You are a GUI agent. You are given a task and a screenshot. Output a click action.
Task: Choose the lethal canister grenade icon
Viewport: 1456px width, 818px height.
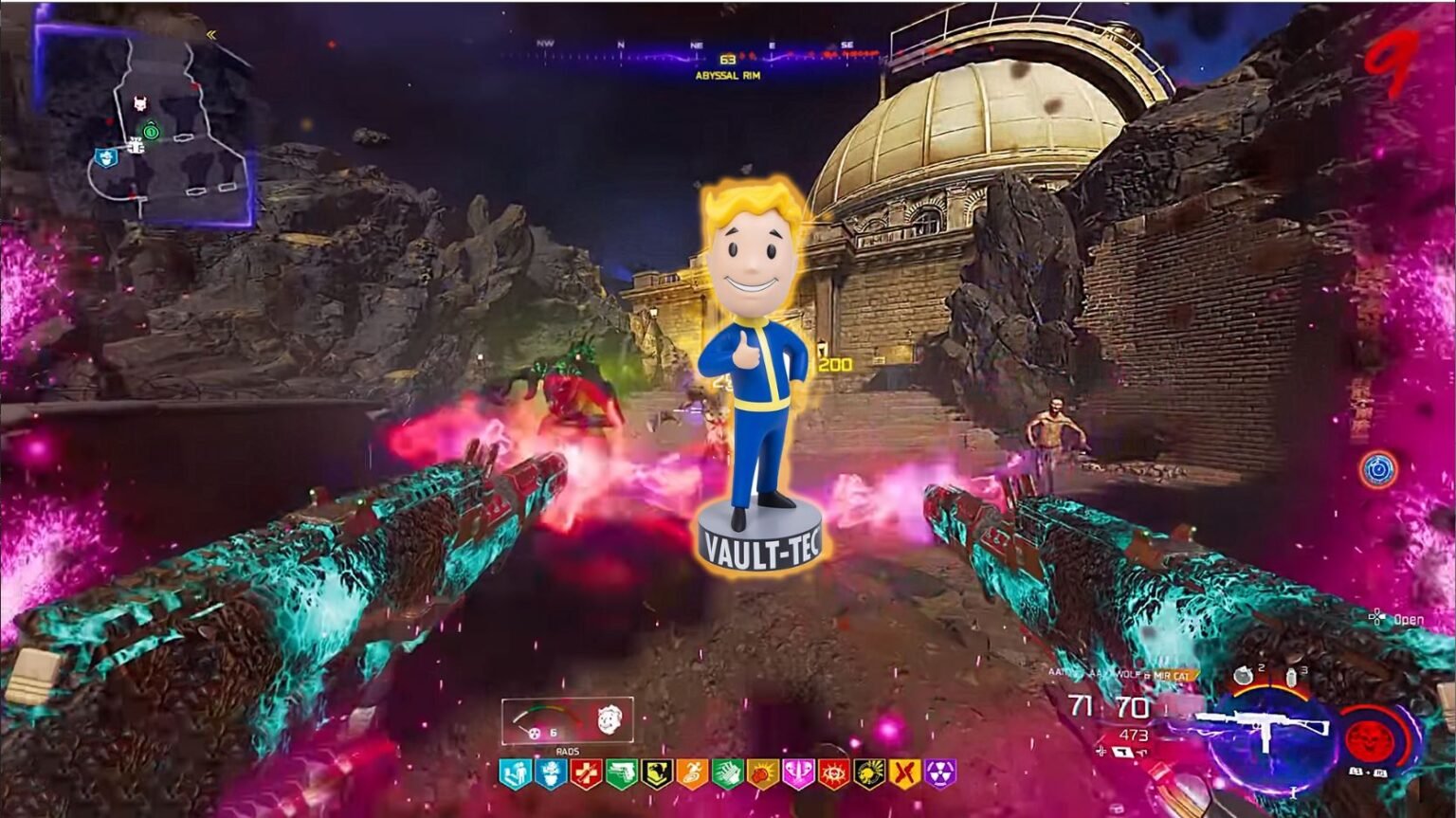pos(1291,679)
